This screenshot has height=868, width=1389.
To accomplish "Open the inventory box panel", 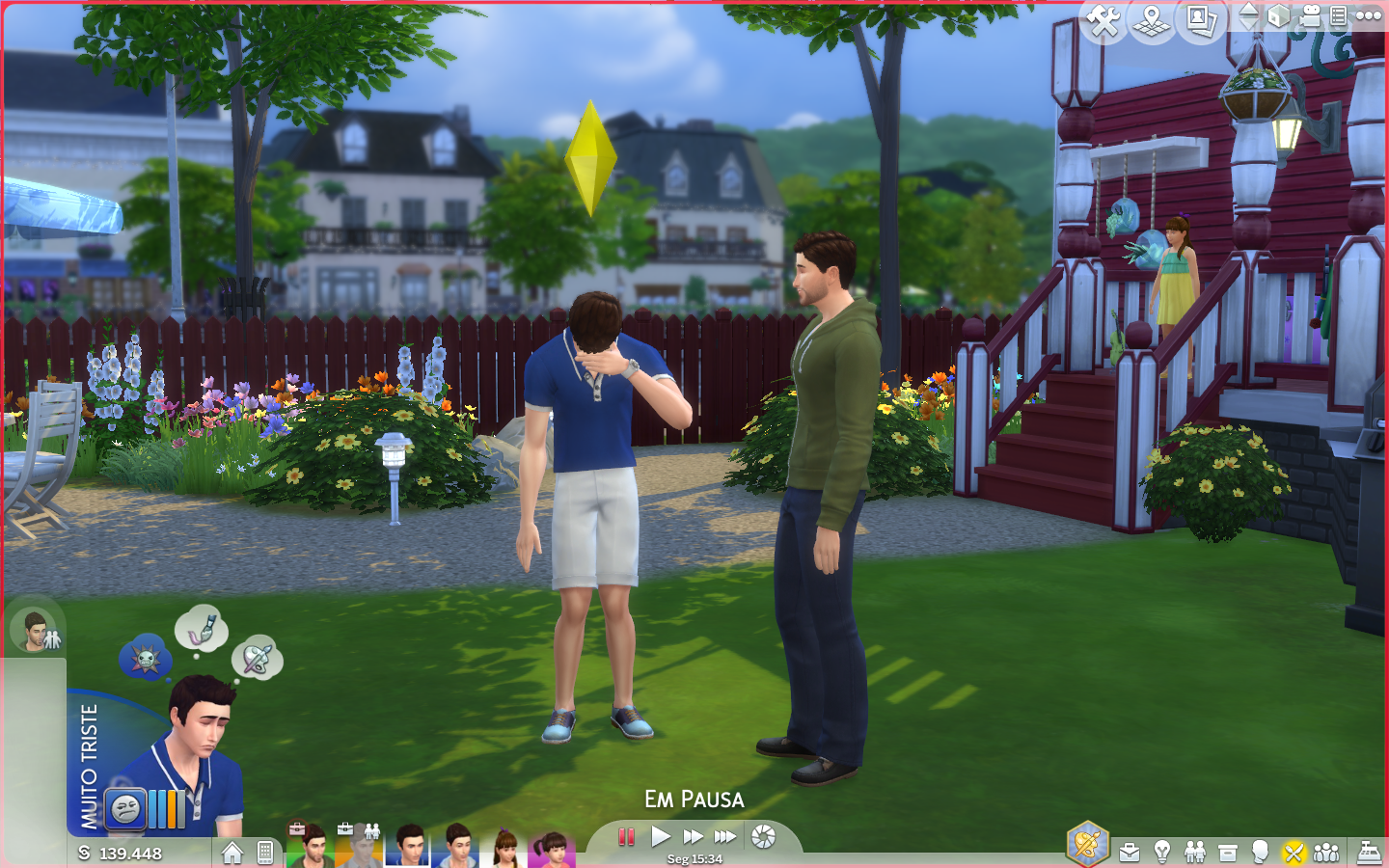I will [x=1228, y=853].
